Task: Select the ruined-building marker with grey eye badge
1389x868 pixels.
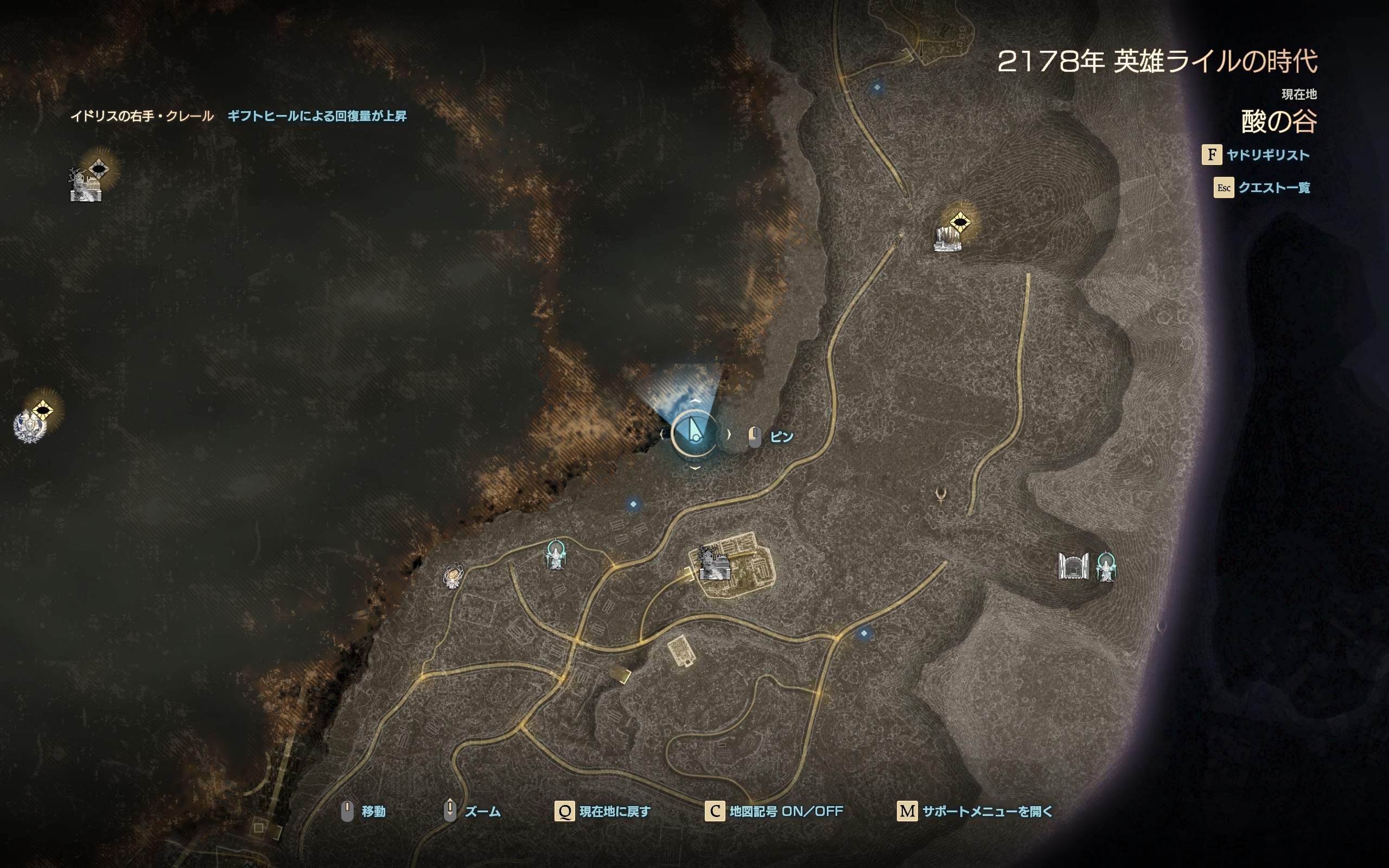Action: [x=86, y=184]
